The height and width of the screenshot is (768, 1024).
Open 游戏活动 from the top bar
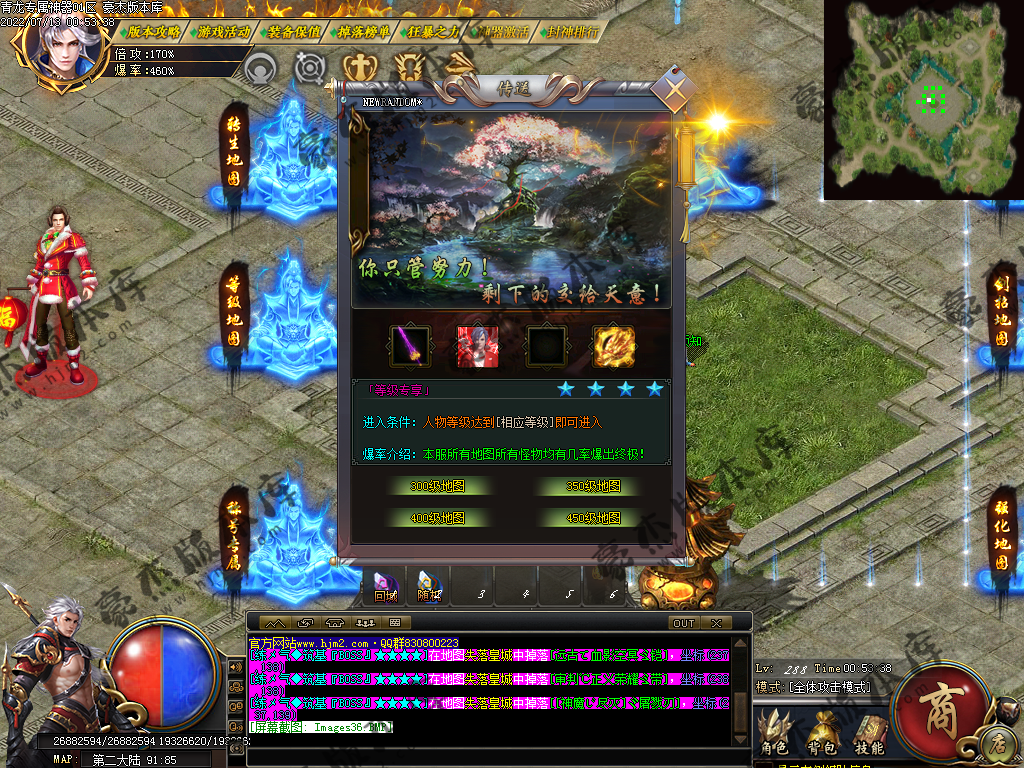point(223,31)
